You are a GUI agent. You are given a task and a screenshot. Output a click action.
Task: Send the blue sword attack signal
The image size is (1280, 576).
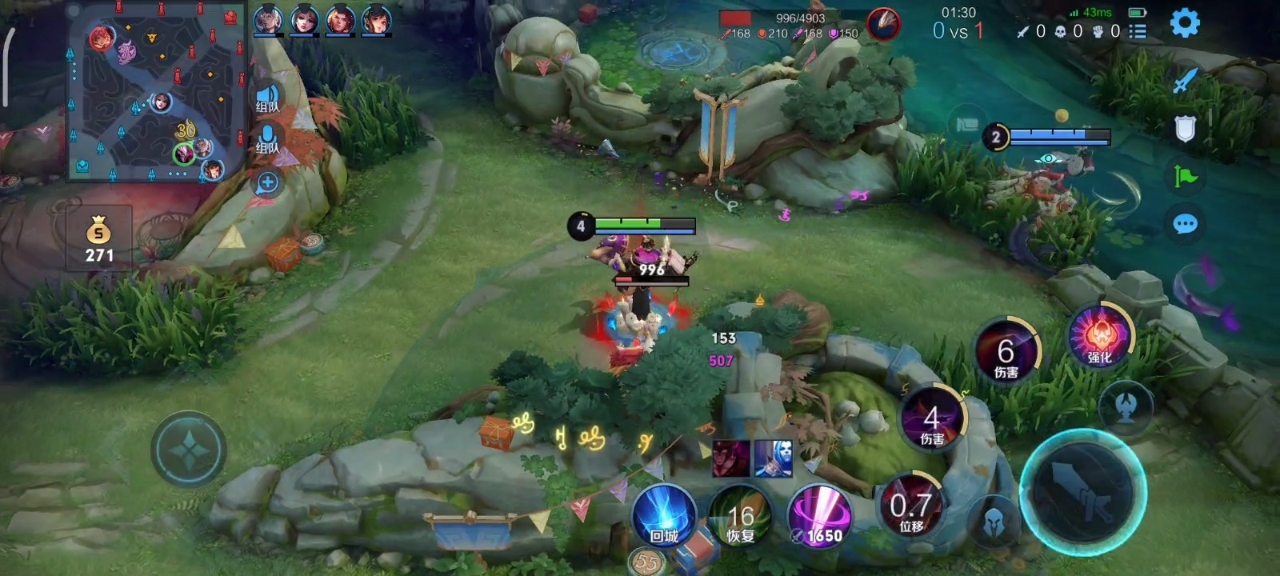click(1186, 81)
